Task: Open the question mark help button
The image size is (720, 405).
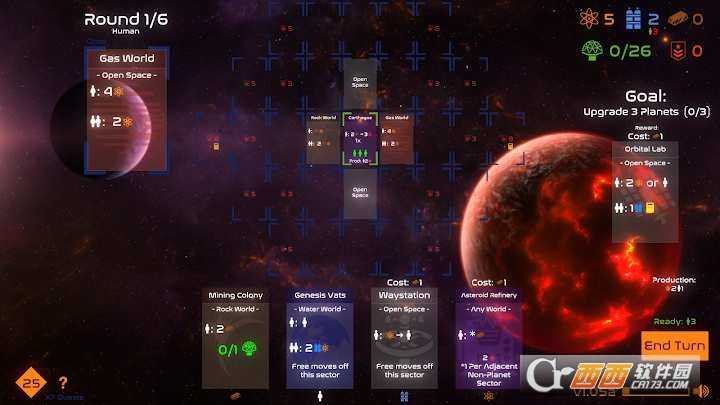Action: click(x=63, y=382)
